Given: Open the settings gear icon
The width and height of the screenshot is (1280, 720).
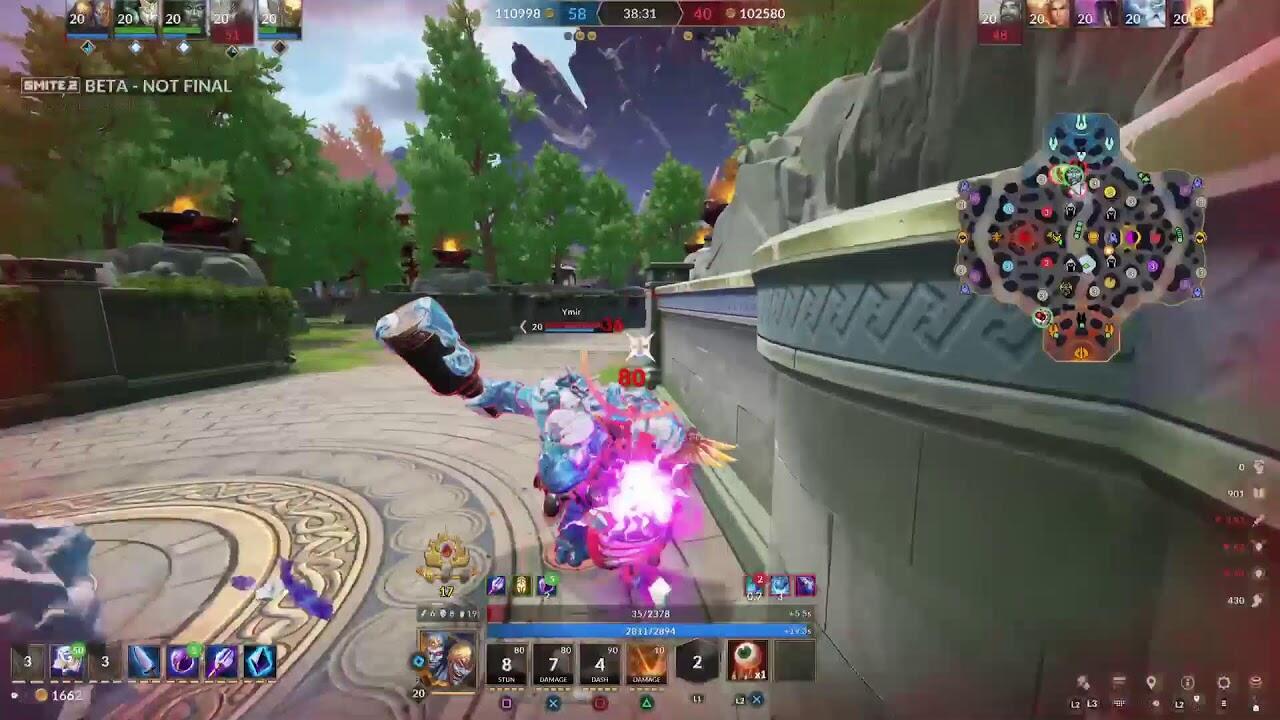Looking at the screenshot, I should click(x=1223, y=683).
